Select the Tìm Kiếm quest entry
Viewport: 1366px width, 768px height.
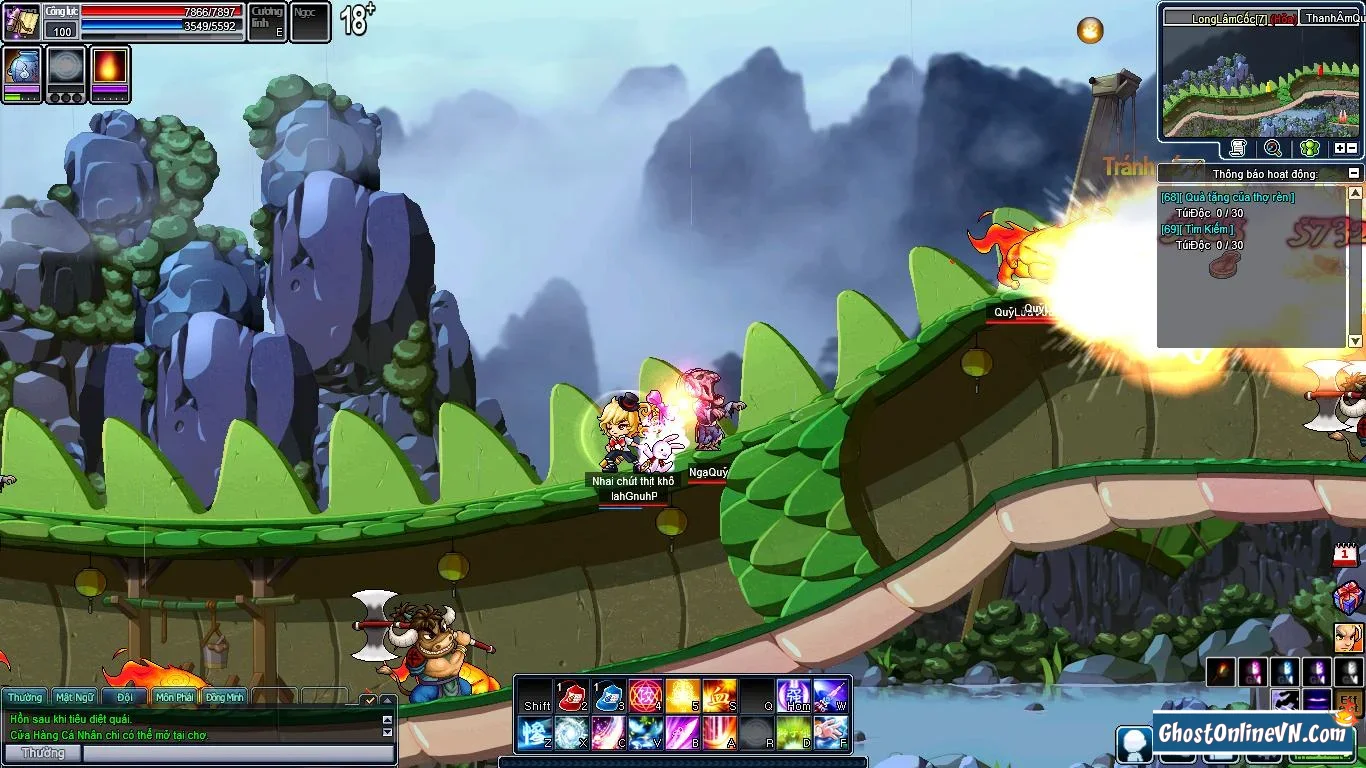[x=1198, y=230]
